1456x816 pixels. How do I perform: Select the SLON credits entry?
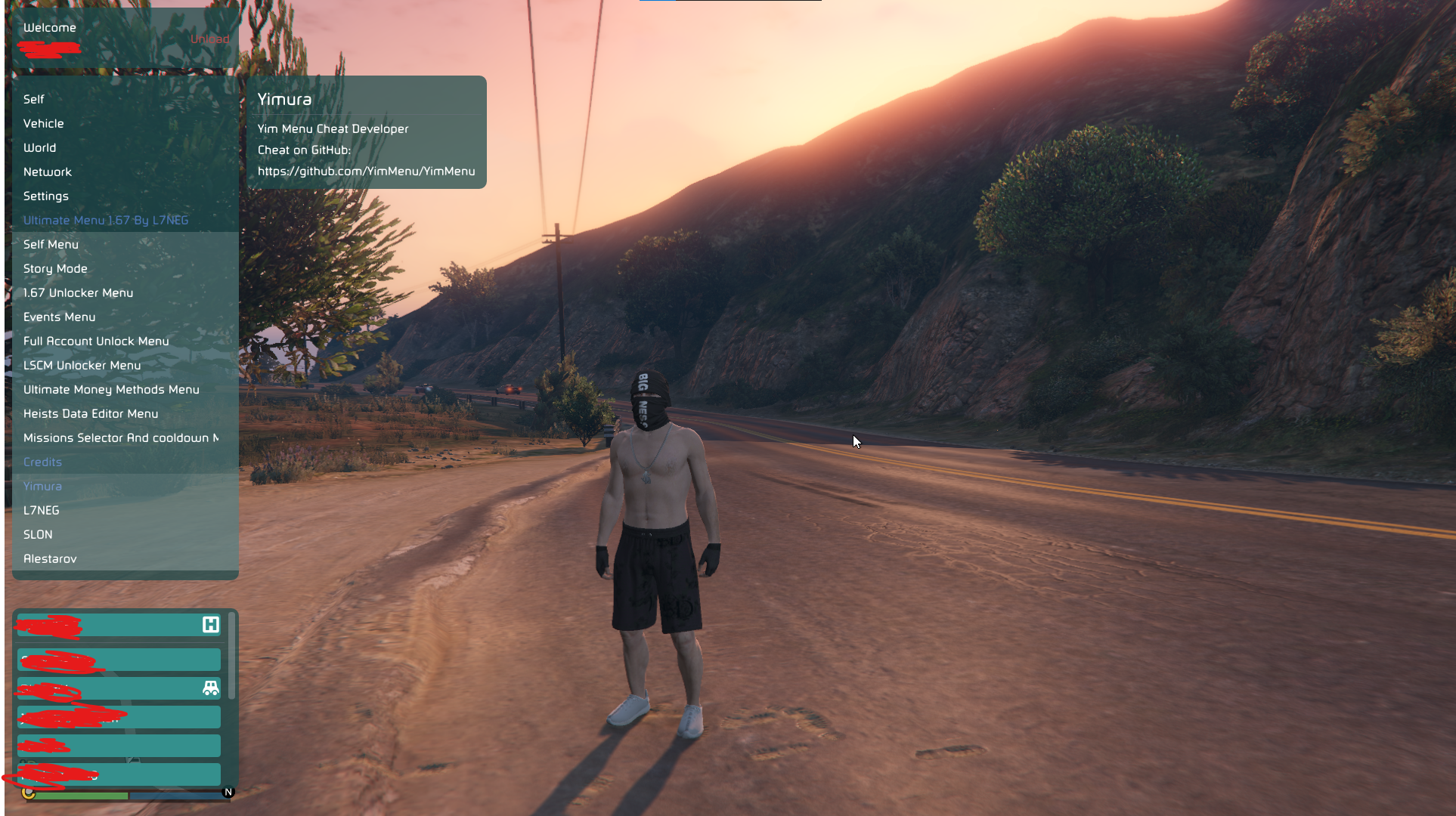[x=39, y=534]
